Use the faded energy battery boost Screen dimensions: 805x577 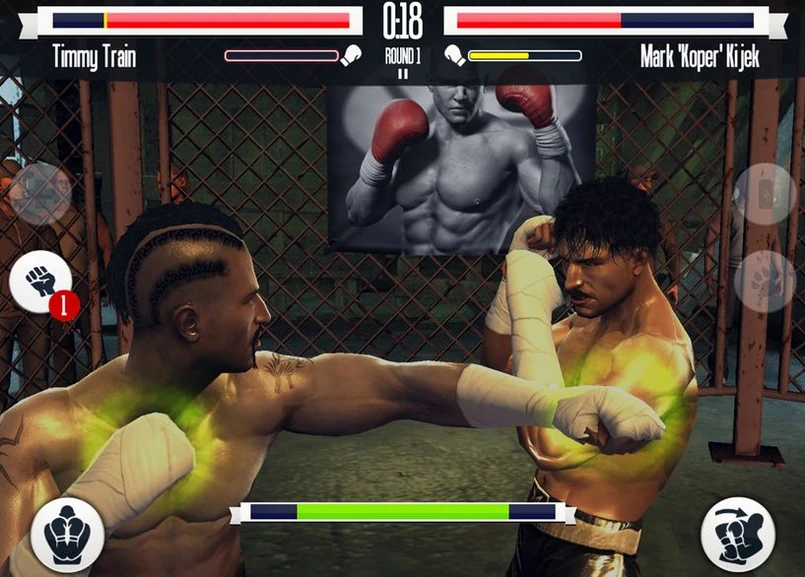click(764, 193)
